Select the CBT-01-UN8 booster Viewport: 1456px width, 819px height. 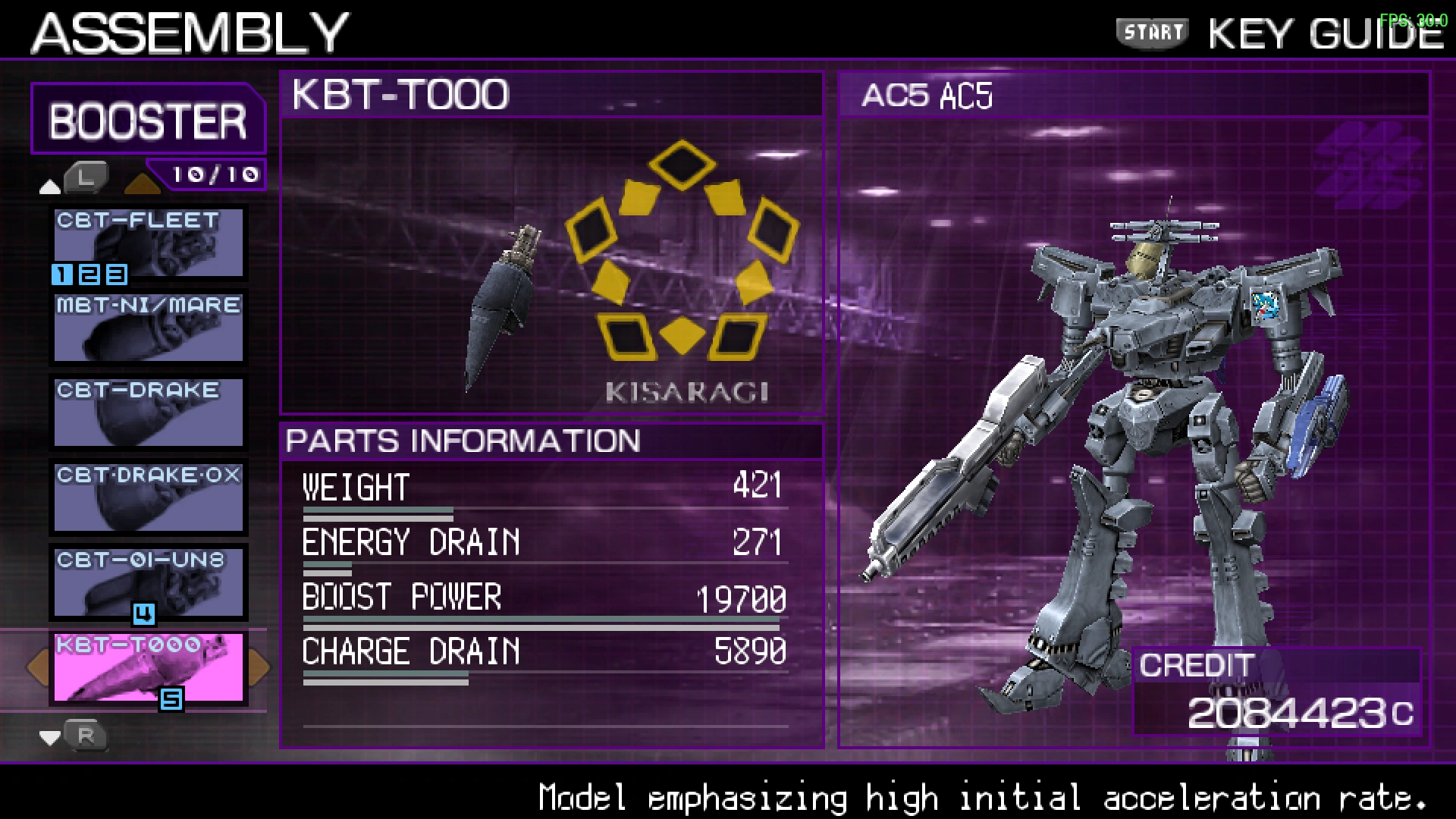tap(147, 582)
